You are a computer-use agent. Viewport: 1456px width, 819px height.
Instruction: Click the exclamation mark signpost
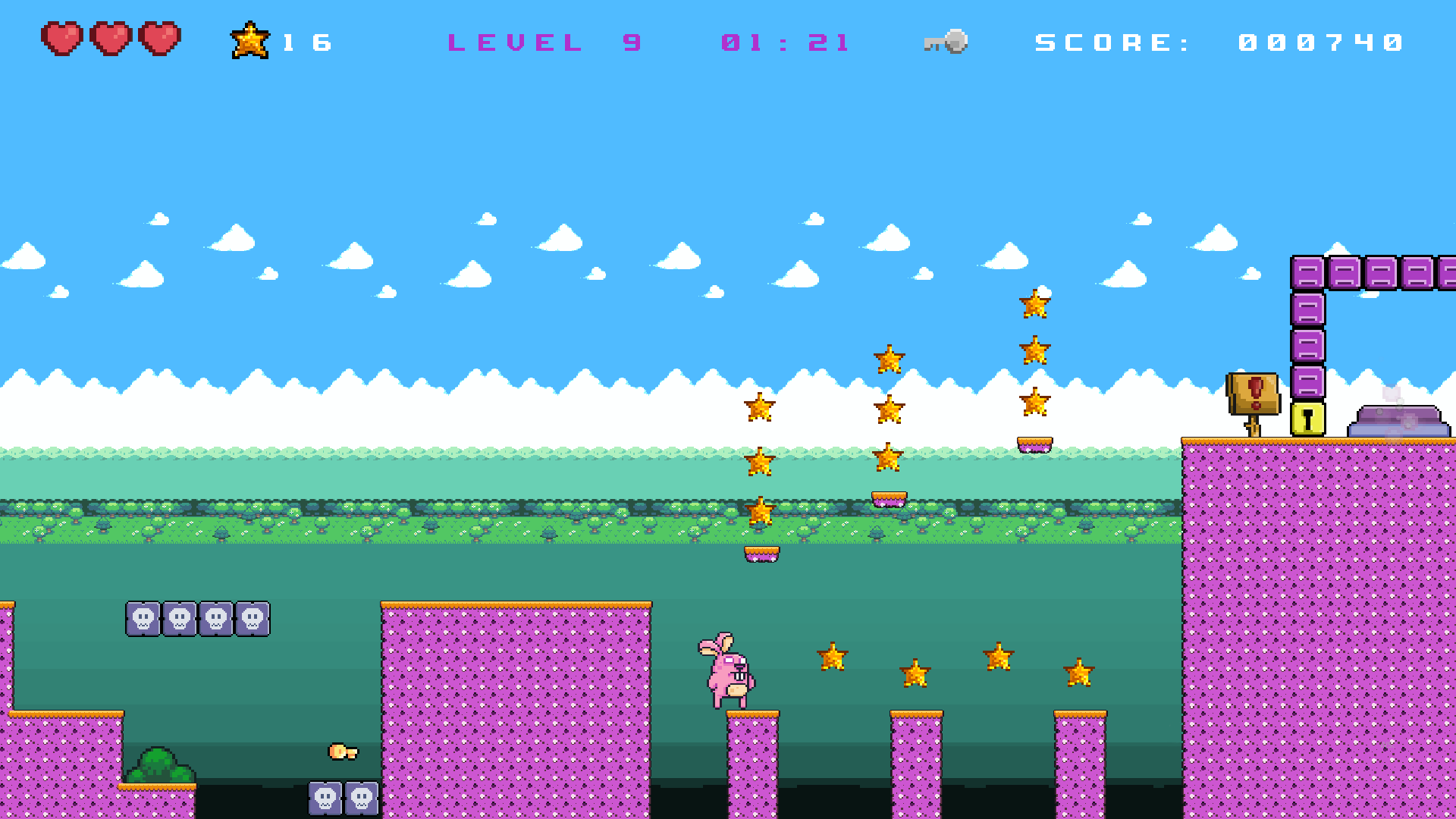[x=1254, y=393]
